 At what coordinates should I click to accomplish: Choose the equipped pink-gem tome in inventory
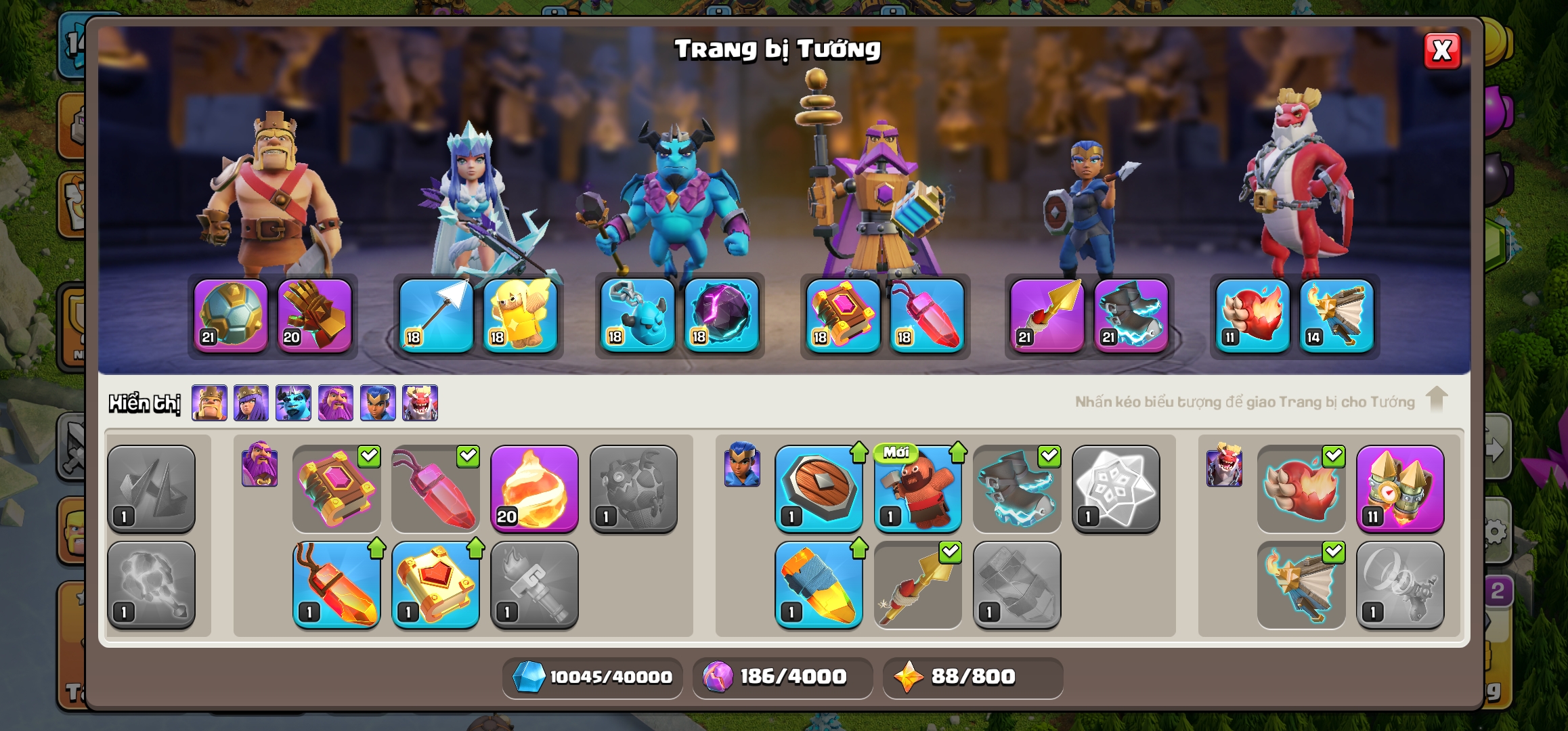point(336,489)
